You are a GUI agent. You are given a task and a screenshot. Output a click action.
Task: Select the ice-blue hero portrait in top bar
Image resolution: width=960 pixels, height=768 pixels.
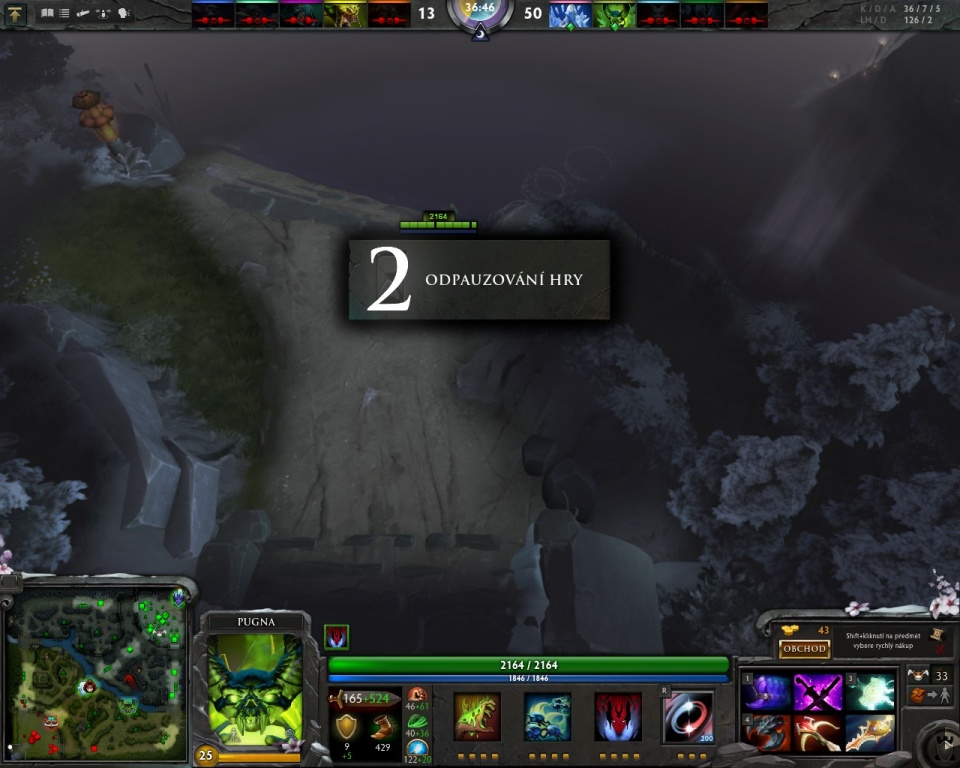click(570, 14)
